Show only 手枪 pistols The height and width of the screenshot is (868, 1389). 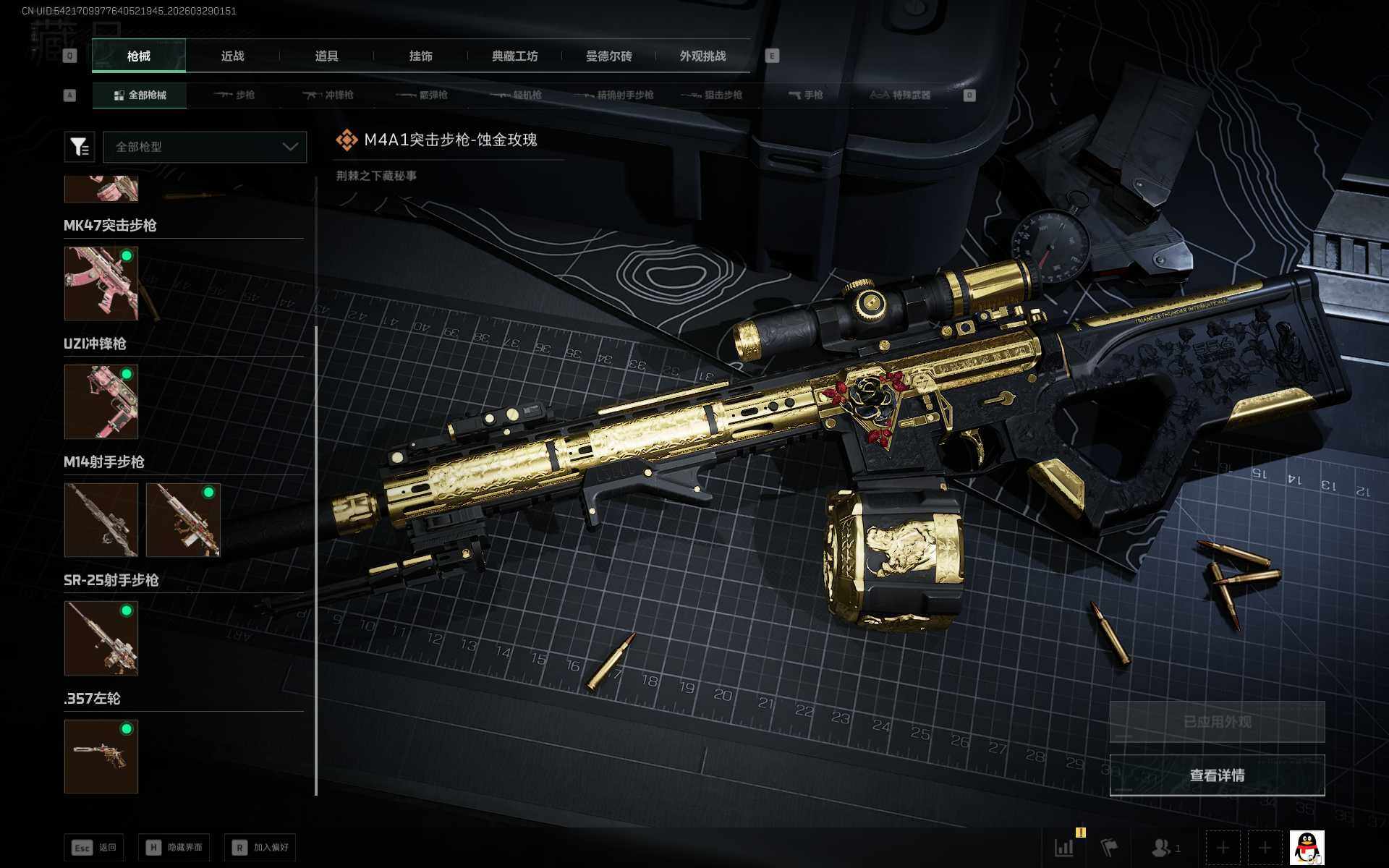point(805,95)
